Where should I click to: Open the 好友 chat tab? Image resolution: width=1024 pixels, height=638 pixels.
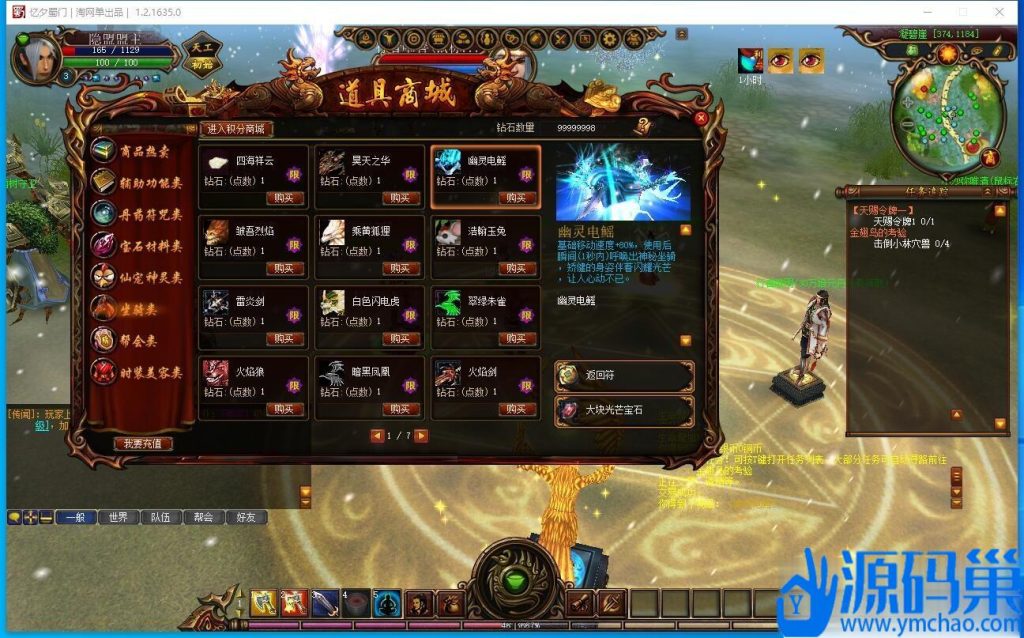246,517
